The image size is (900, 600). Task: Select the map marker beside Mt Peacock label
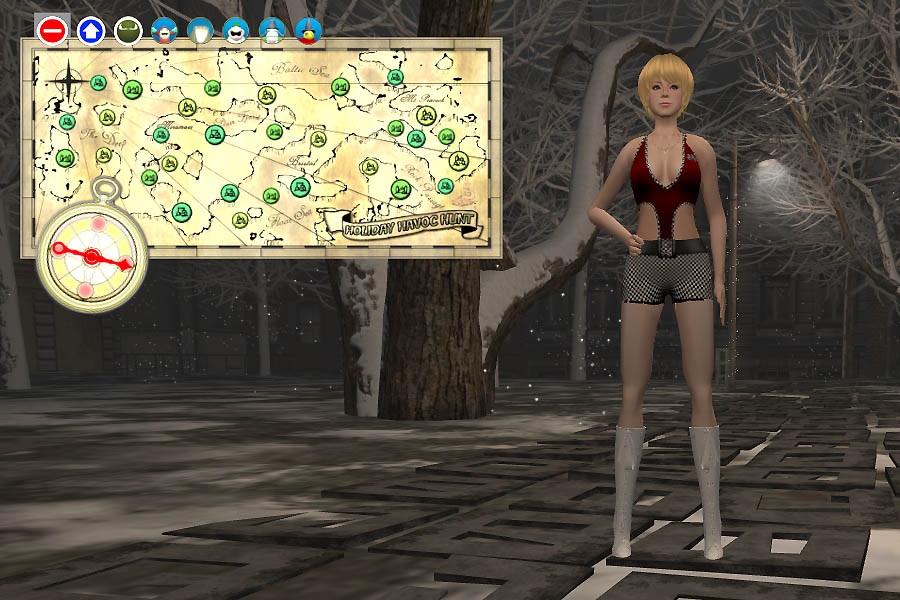click(426, 116)
